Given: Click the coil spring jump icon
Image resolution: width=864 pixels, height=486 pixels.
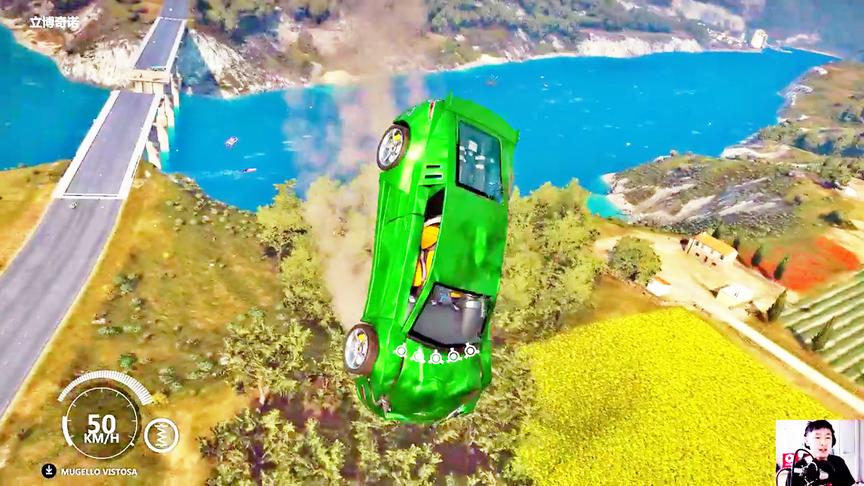Looking at the screenshot, I should pos(162,435).
